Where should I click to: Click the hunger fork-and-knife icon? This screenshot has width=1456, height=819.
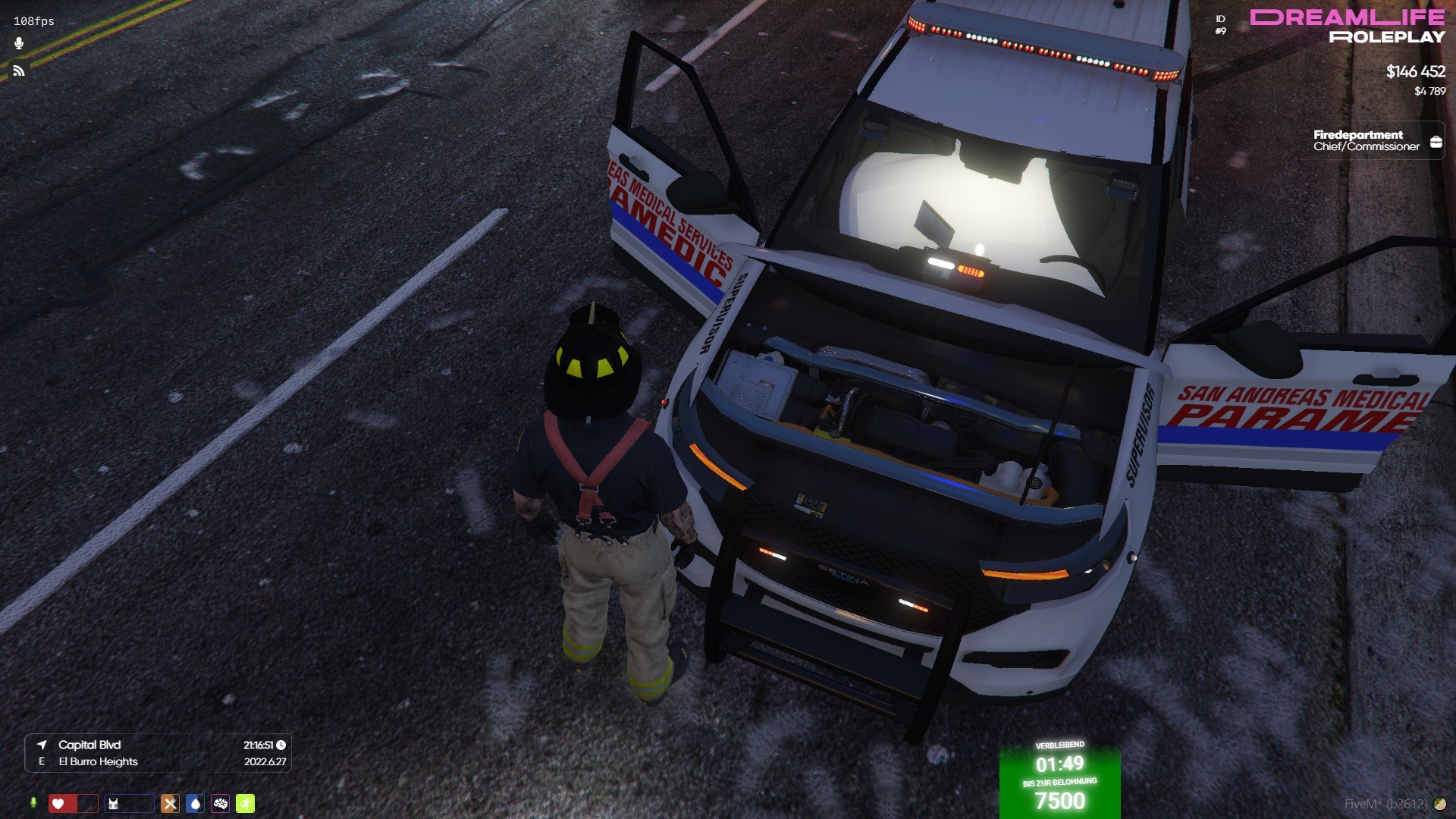click(170, 804)
